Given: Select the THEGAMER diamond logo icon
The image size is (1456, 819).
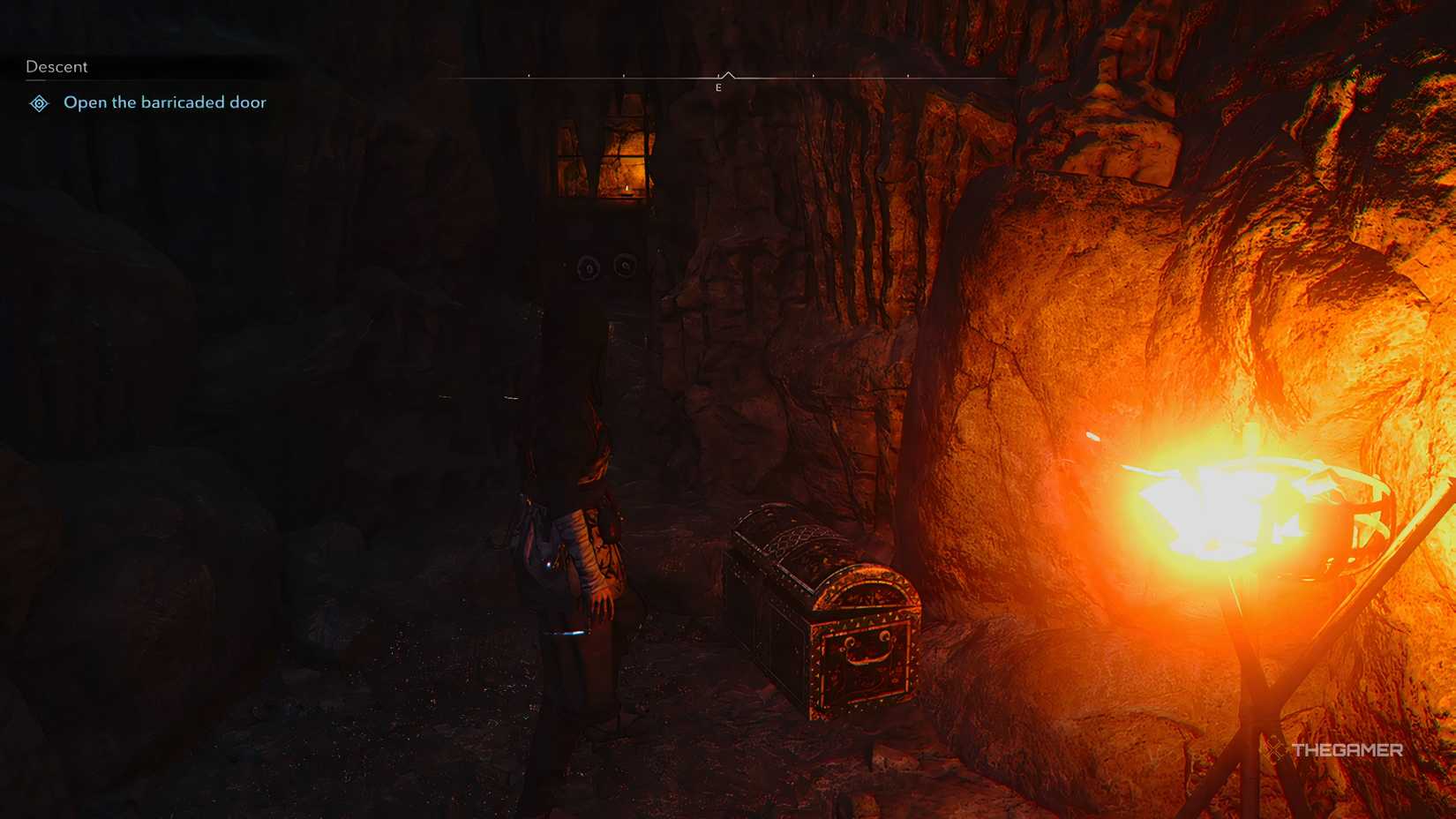Looking at the screenshot, I should (1273, 751).
